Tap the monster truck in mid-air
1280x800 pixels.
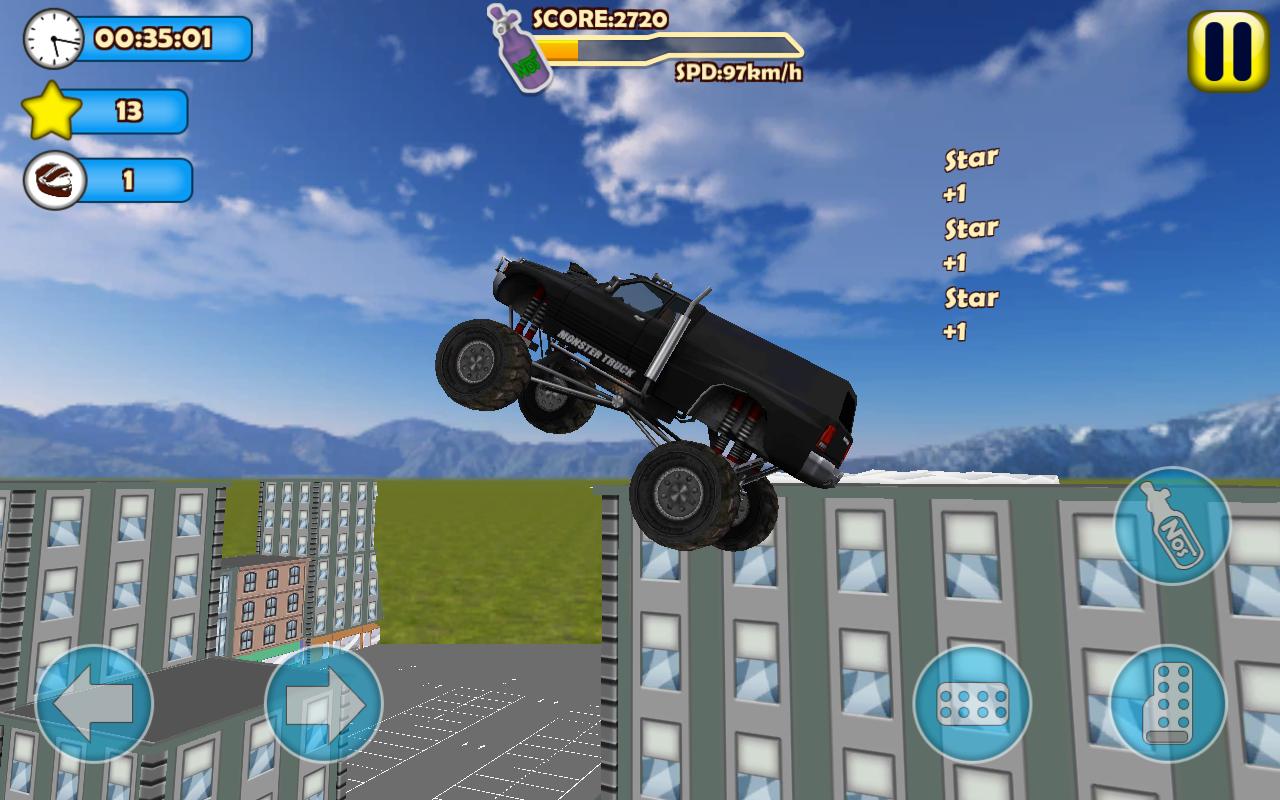650,370
